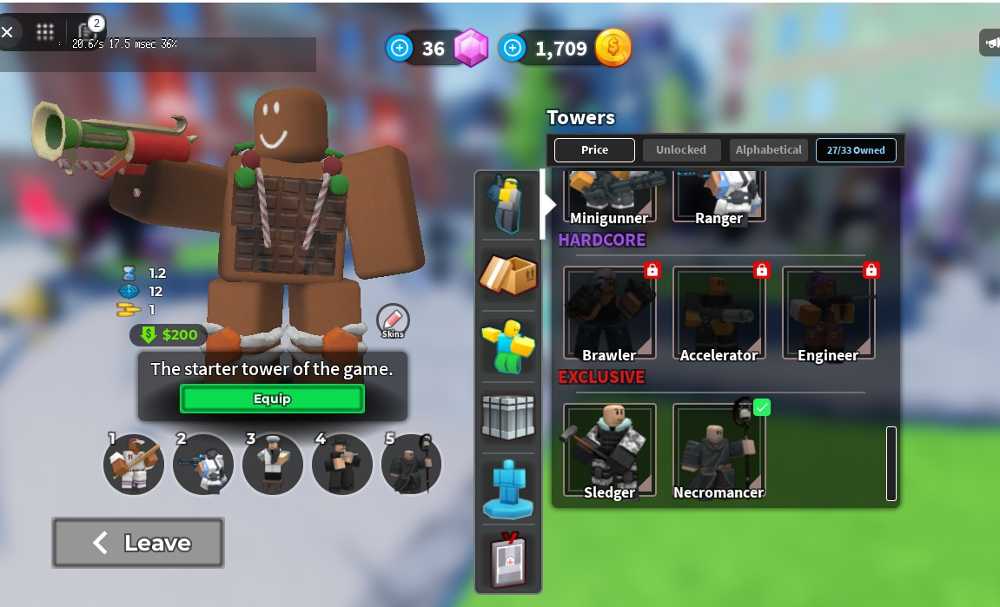Screen dimensions: 1000x607
Task: Choose the Sledger tower
Action: pyautogui.click(x=609, y=450)
